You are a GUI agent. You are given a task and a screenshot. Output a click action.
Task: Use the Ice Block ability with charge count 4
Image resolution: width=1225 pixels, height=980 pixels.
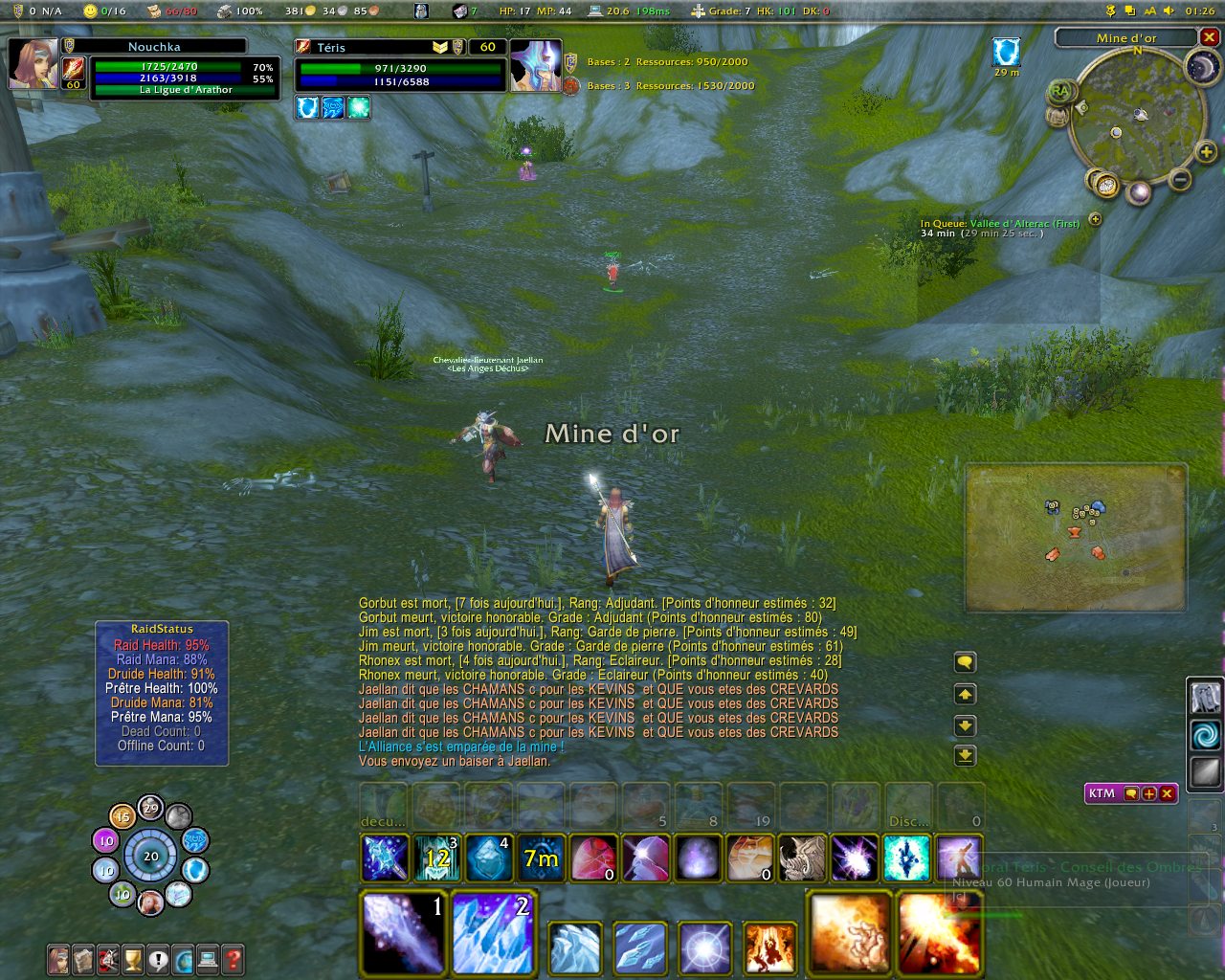(489, 857)
